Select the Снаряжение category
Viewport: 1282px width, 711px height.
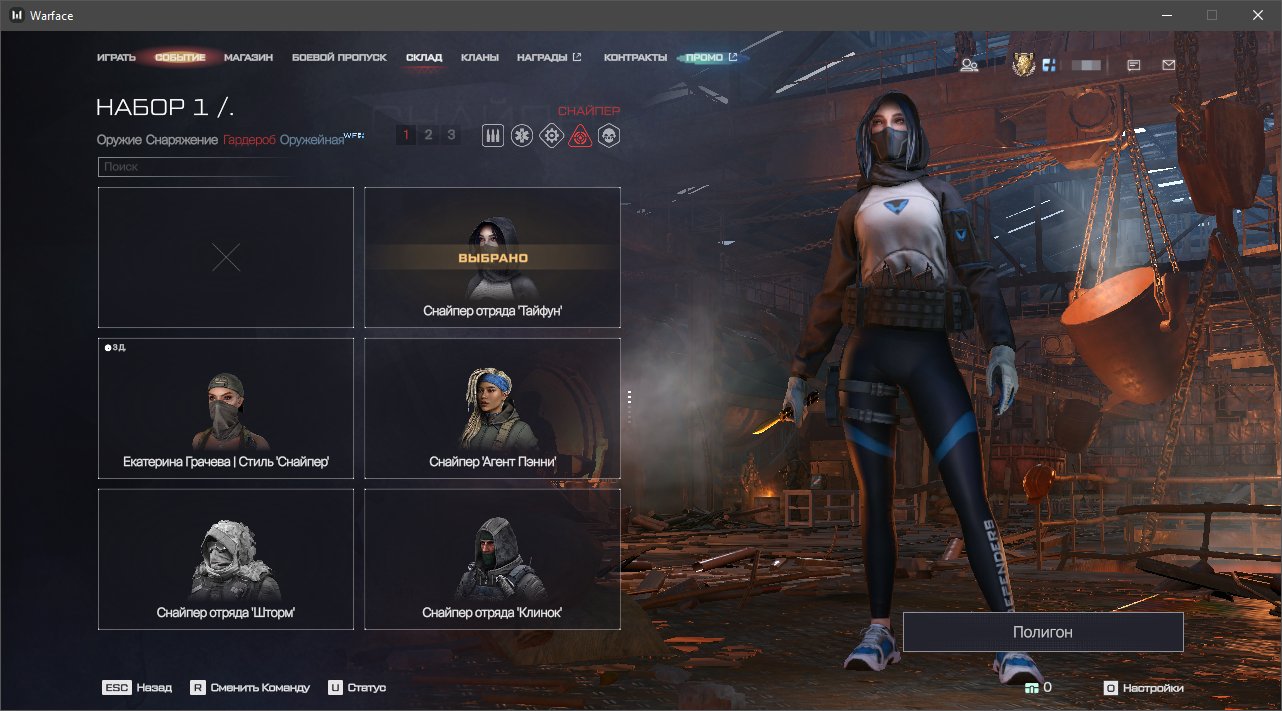(181, 140)
